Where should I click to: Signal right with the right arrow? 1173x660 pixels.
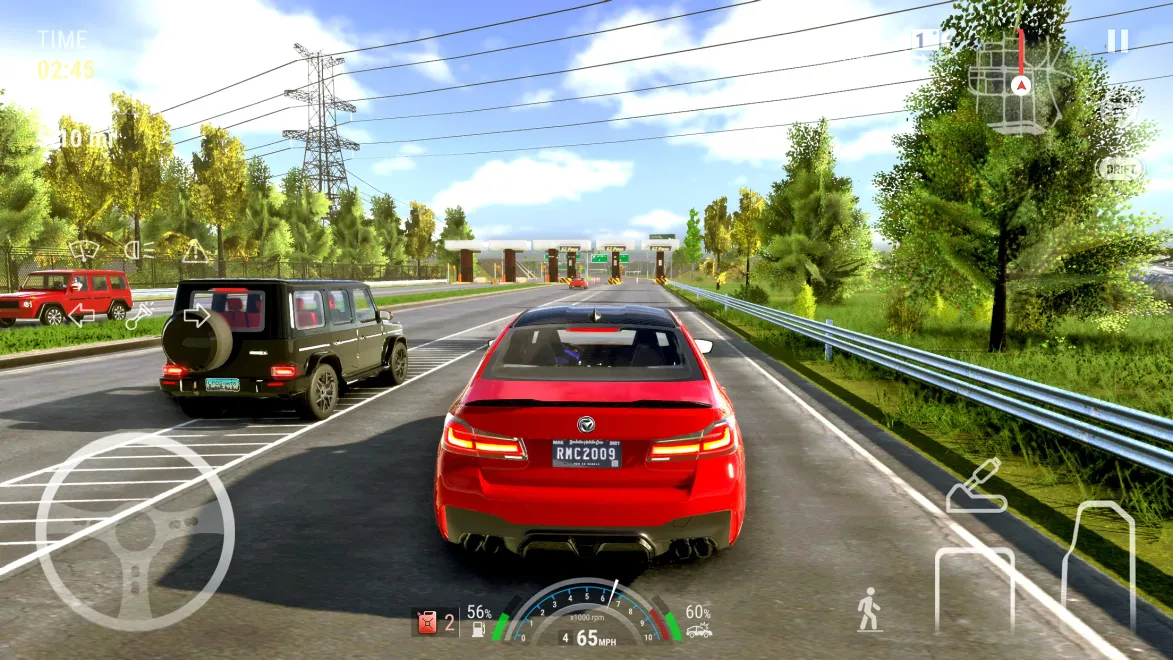pyautogui.click(x=197, y=316)
